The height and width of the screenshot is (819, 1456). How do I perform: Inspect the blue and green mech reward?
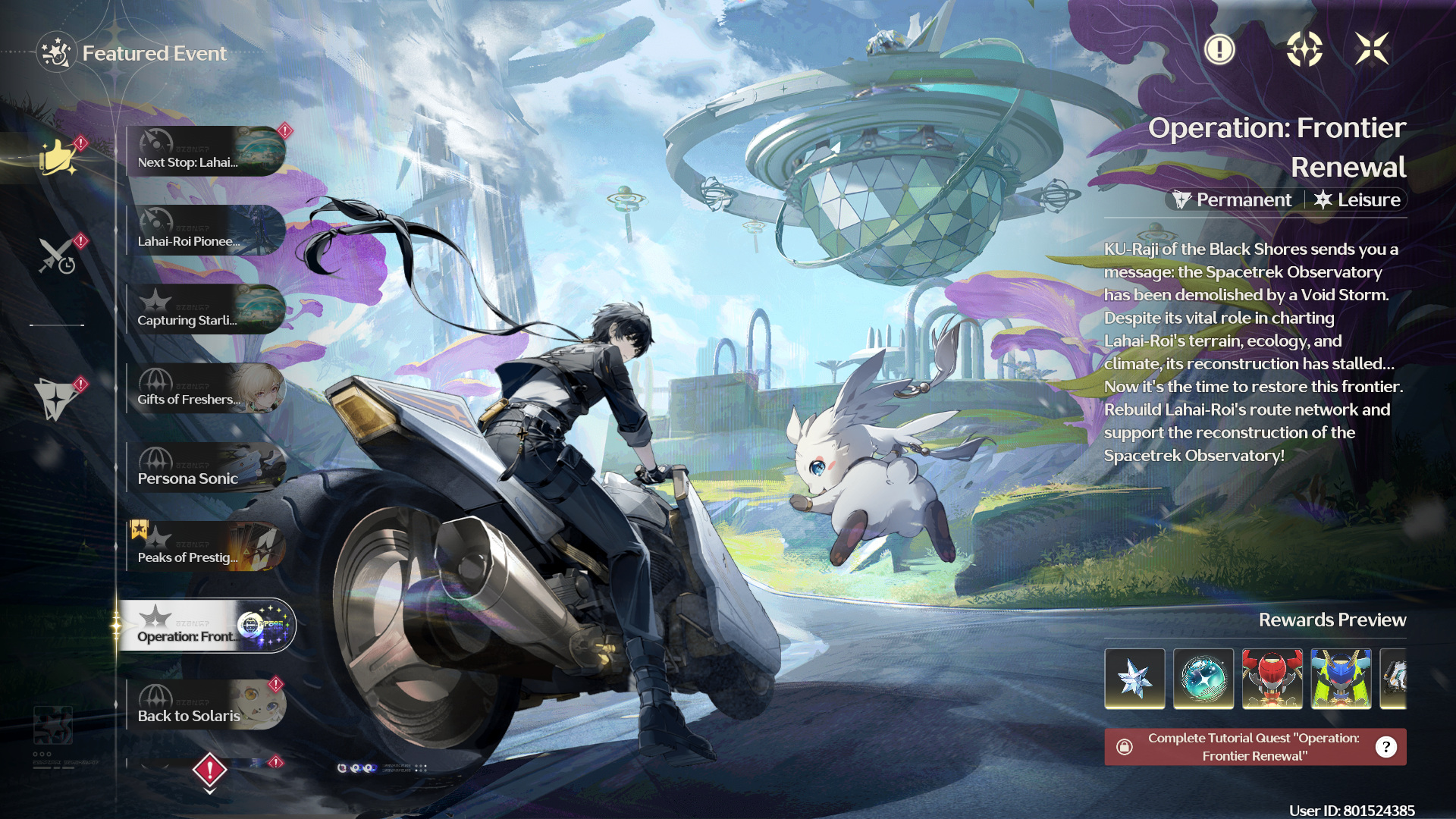(1341, 679)
